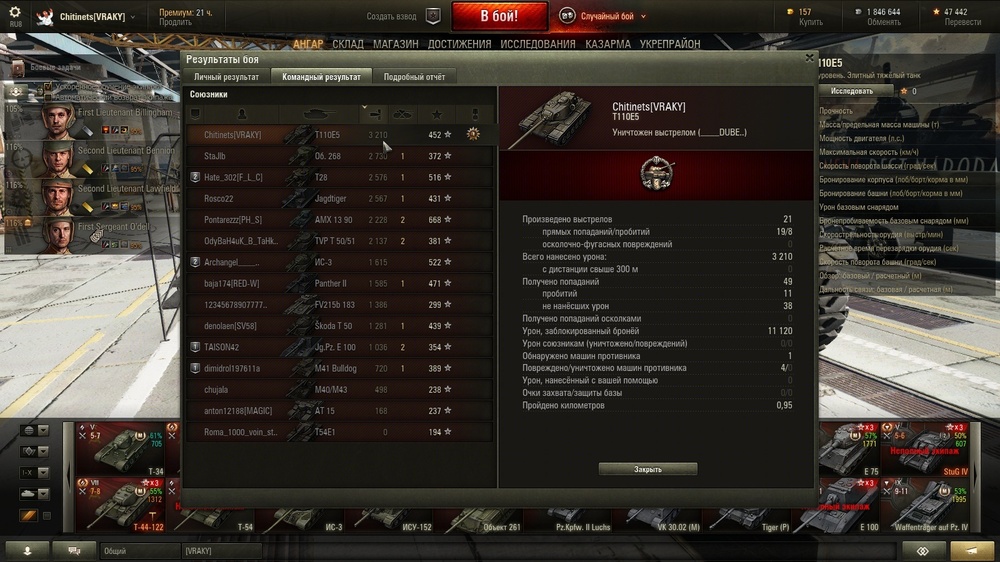Close the battle results with Закрыть
Viewport: 1000px width, 562px height.
click(648, 469)
